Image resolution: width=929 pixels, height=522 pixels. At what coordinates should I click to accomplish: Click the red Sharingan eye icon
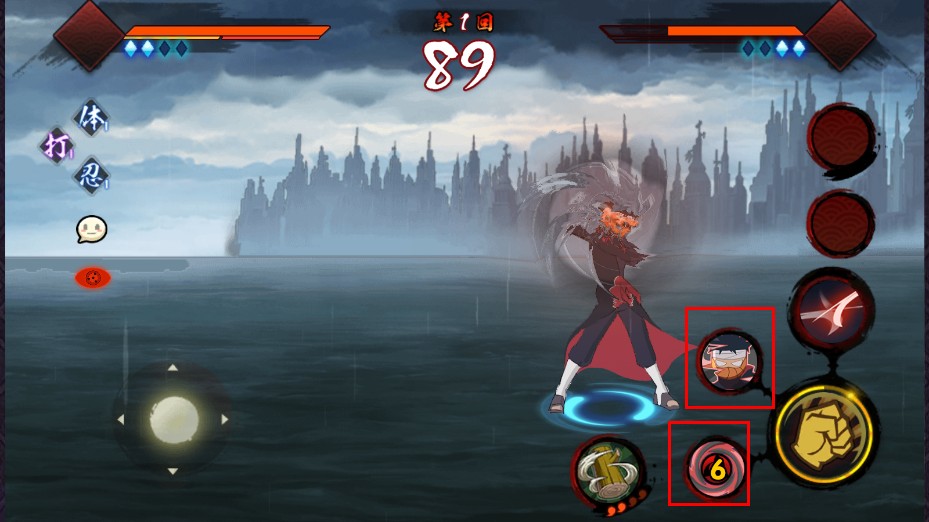(93, 277)
